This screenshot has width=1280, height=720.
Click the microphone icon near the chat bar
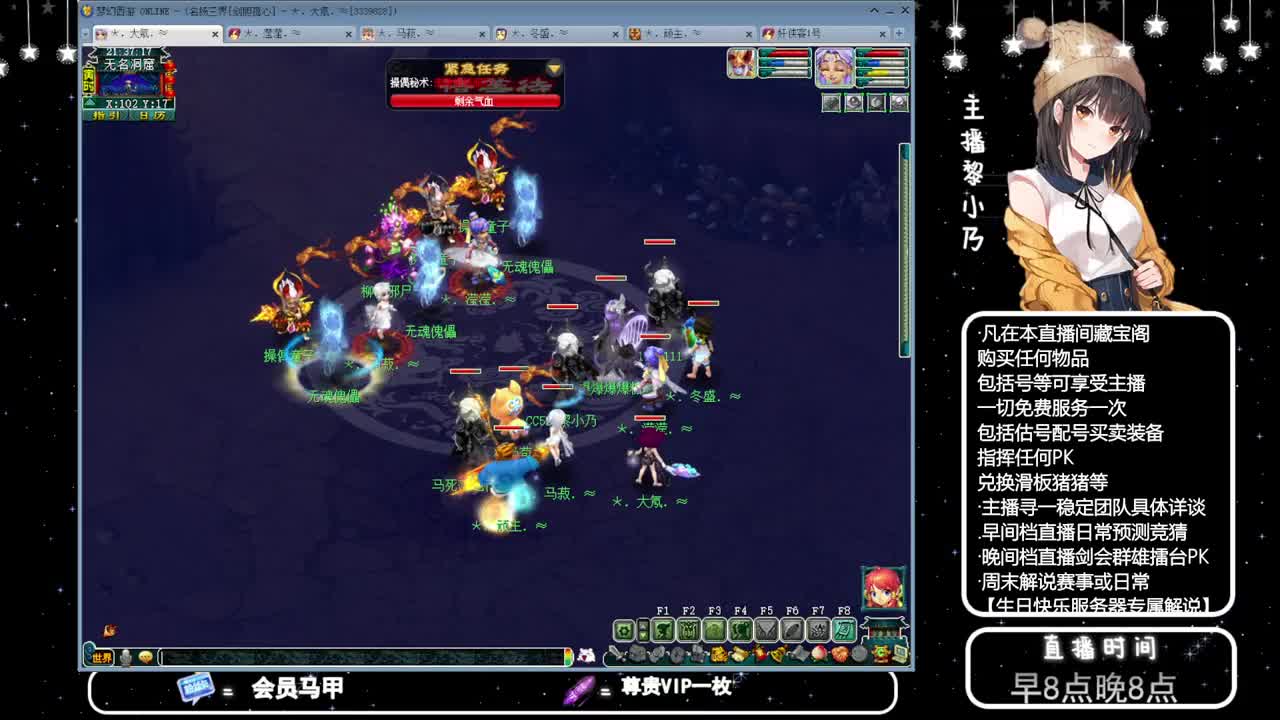click(125, 658)
